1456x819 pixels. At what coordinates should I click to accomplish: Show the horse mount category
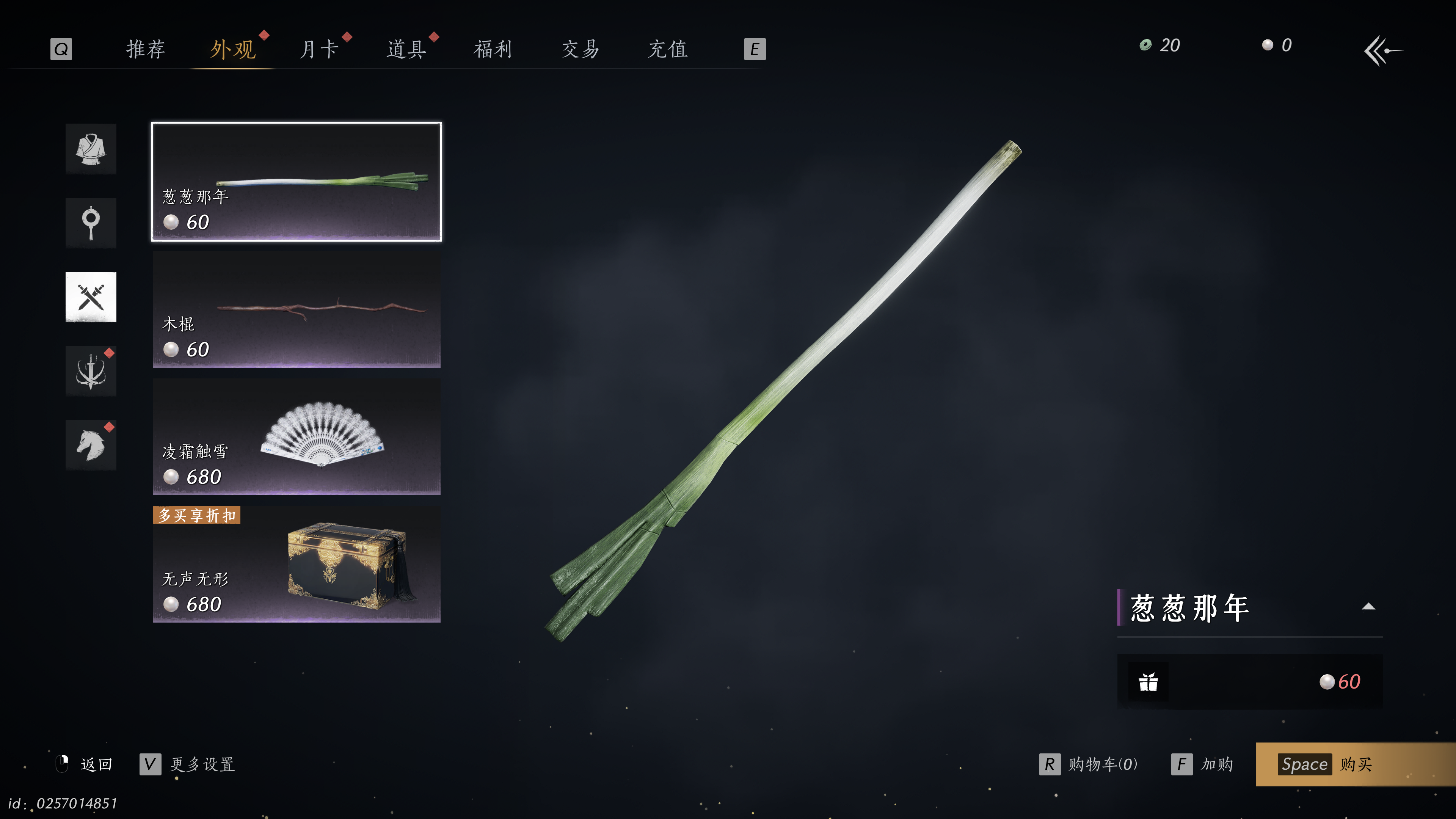coord(91,445)
